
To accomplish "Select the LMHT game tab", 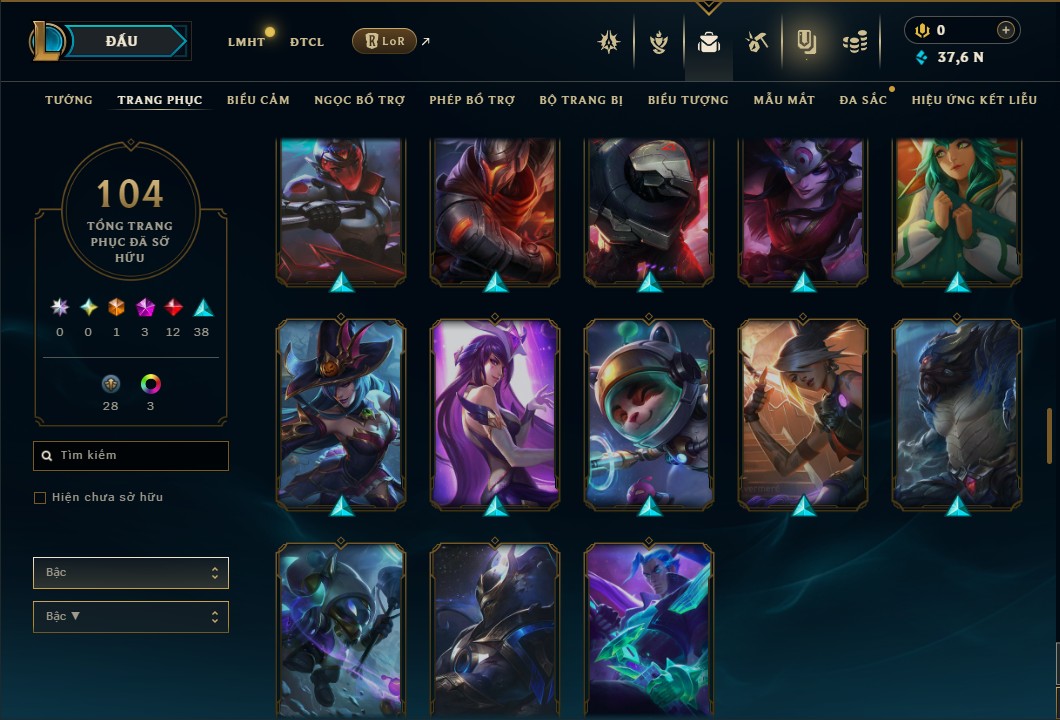I will [x=246, y=42].
